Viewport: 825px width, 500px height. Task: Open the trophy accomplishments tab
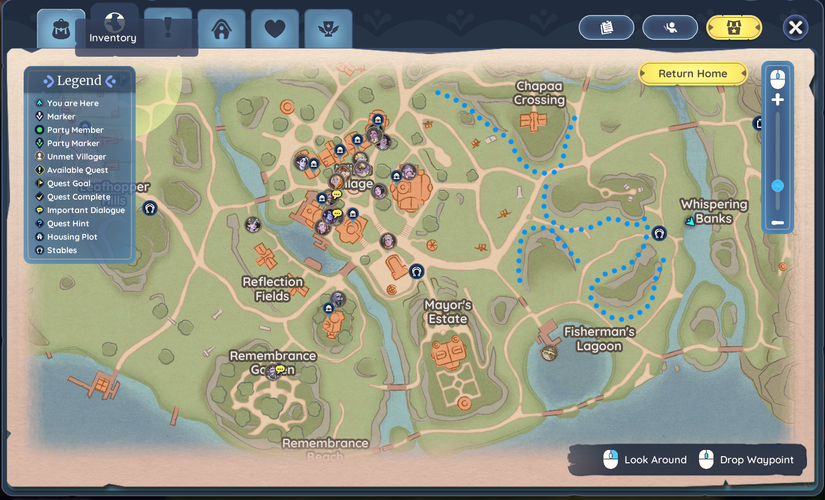tap(328, 28)
